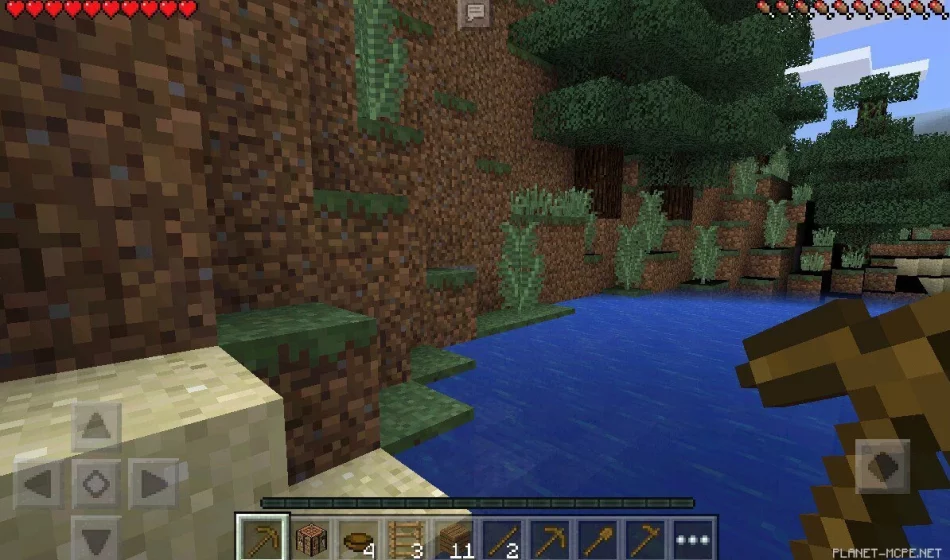This screenshot has height=560, width=950.
Task: Tap the jump button beside the held pickaxe
Action: point(883,466)
